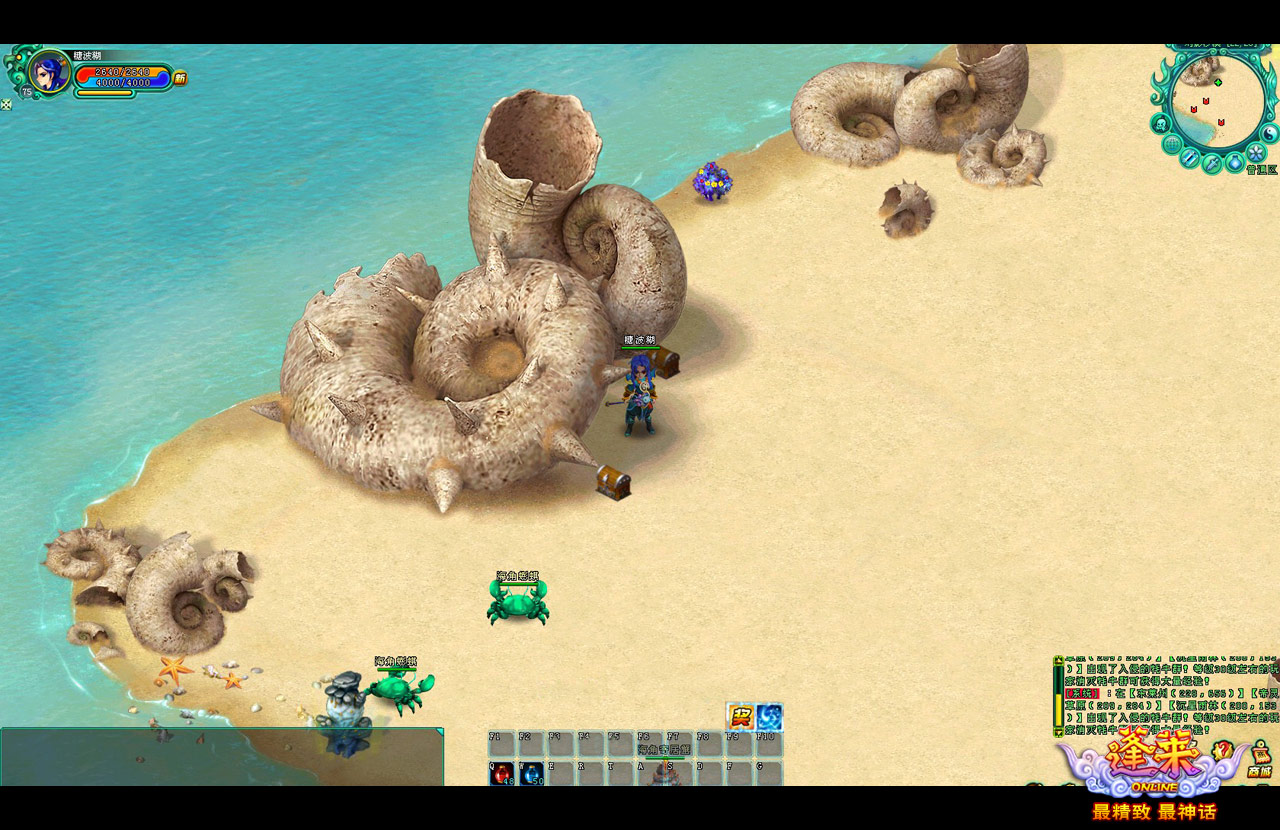Click the orange 奖 reward icon
Image resolution: width=1280 pixels, height=830 pixels.
(x=740, y=716)
